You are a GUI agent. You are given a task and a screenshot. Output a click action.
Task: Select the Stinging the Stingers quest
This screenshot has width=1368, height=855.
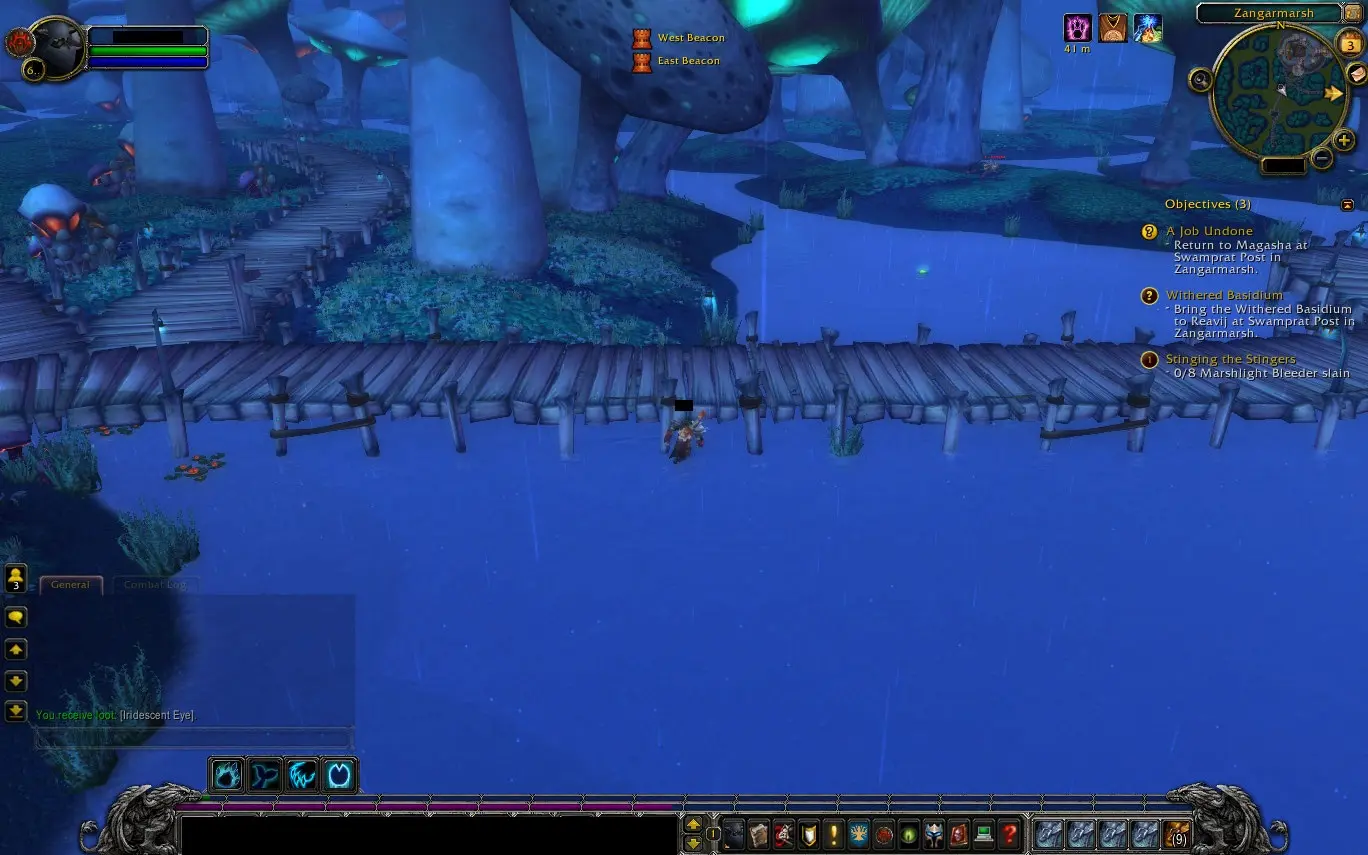click(1230, 359)
